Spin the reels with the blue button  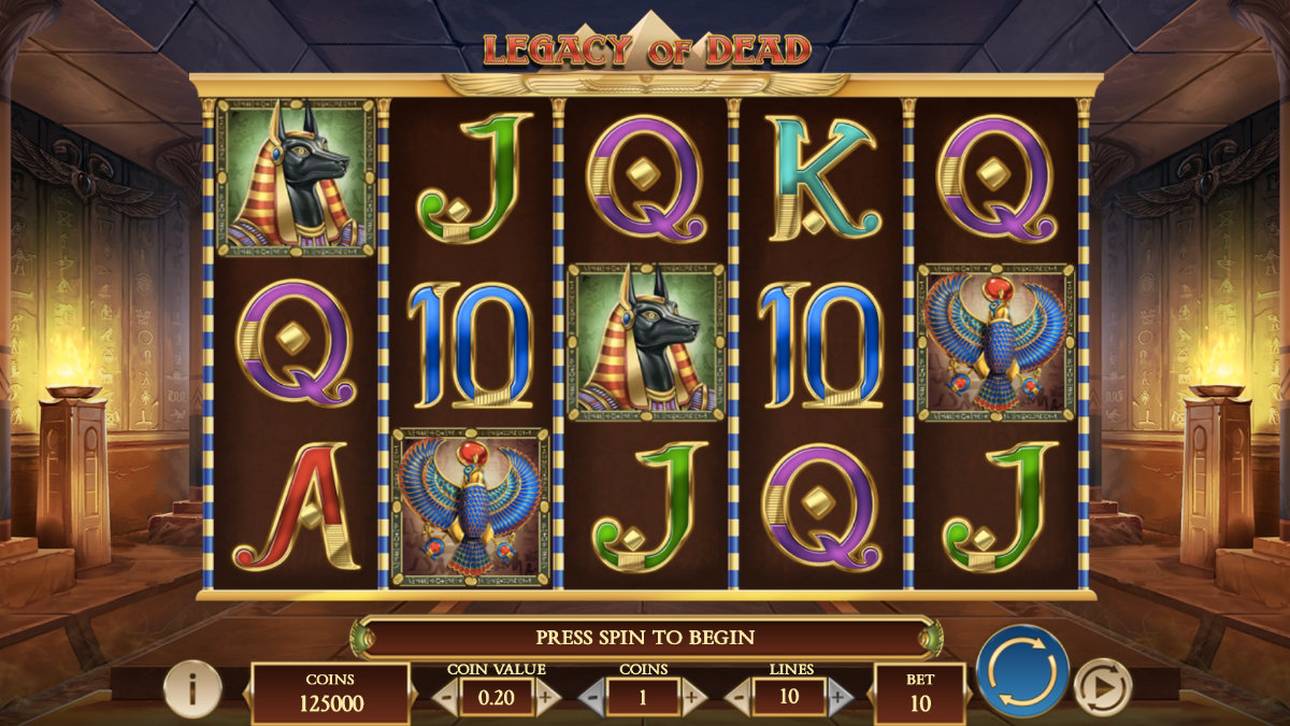coord(1022,670)
